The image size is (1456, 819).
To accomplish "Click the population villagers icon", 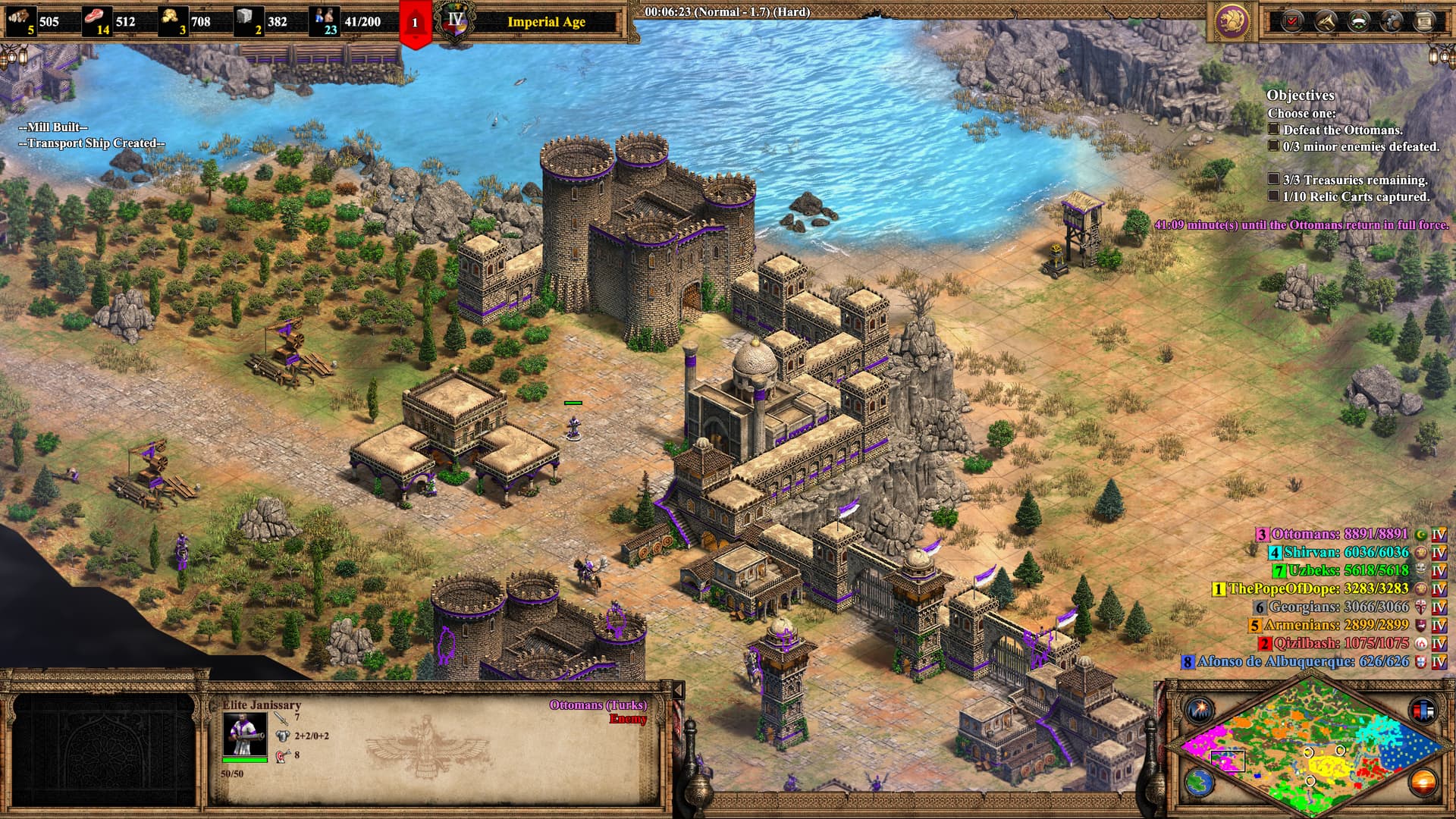I will click(x=326, y=18).
